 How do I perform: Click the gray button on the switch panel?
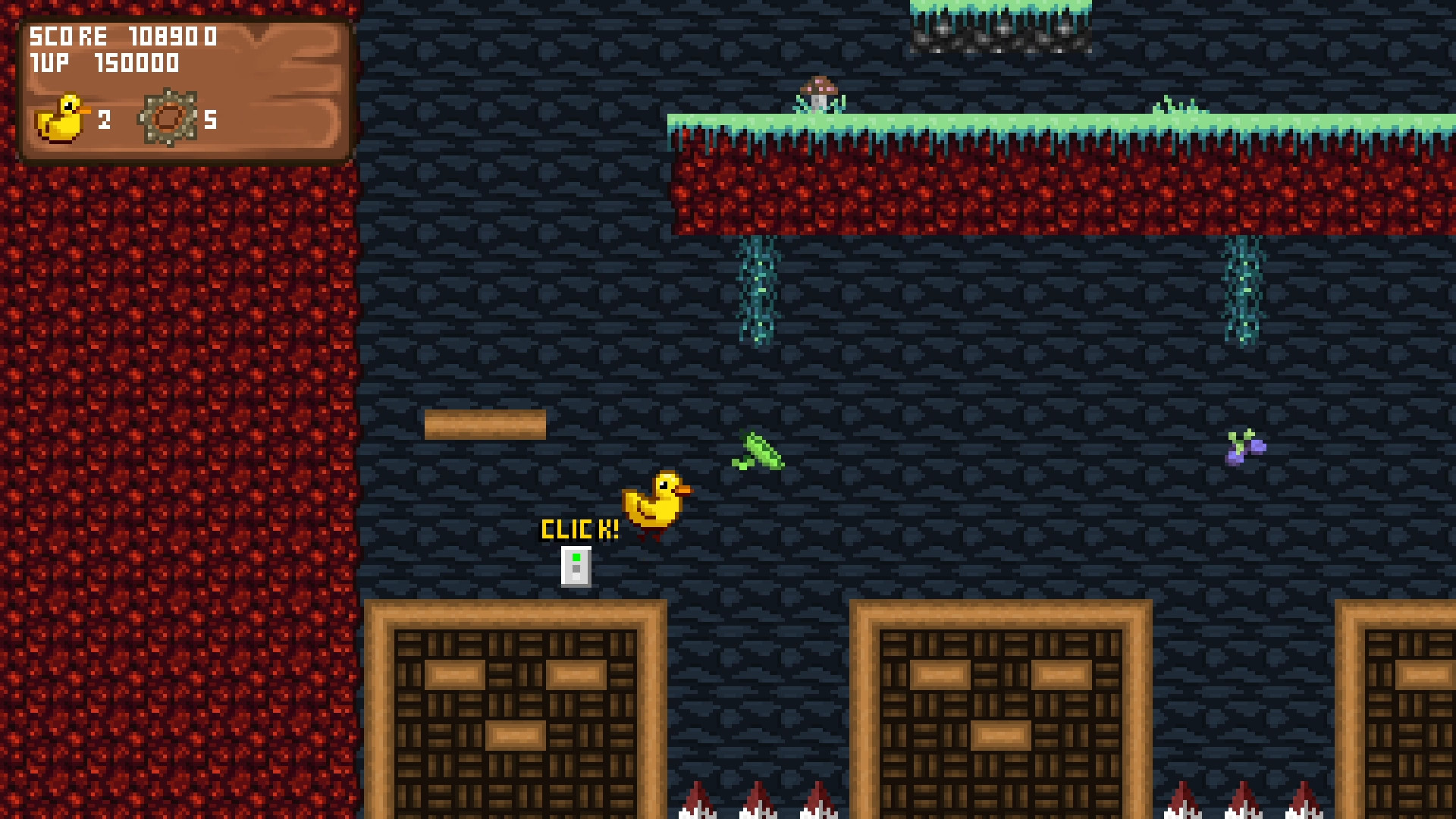pos(576,569)
